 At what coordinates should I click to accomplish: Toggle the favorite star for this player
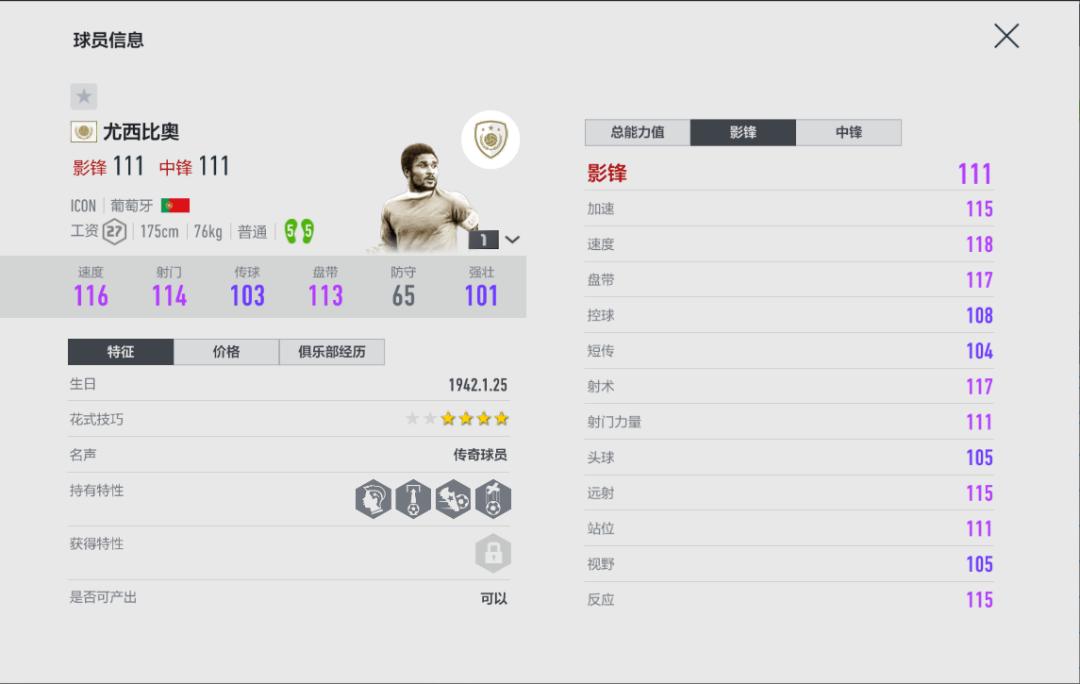[x=84, y=96]
